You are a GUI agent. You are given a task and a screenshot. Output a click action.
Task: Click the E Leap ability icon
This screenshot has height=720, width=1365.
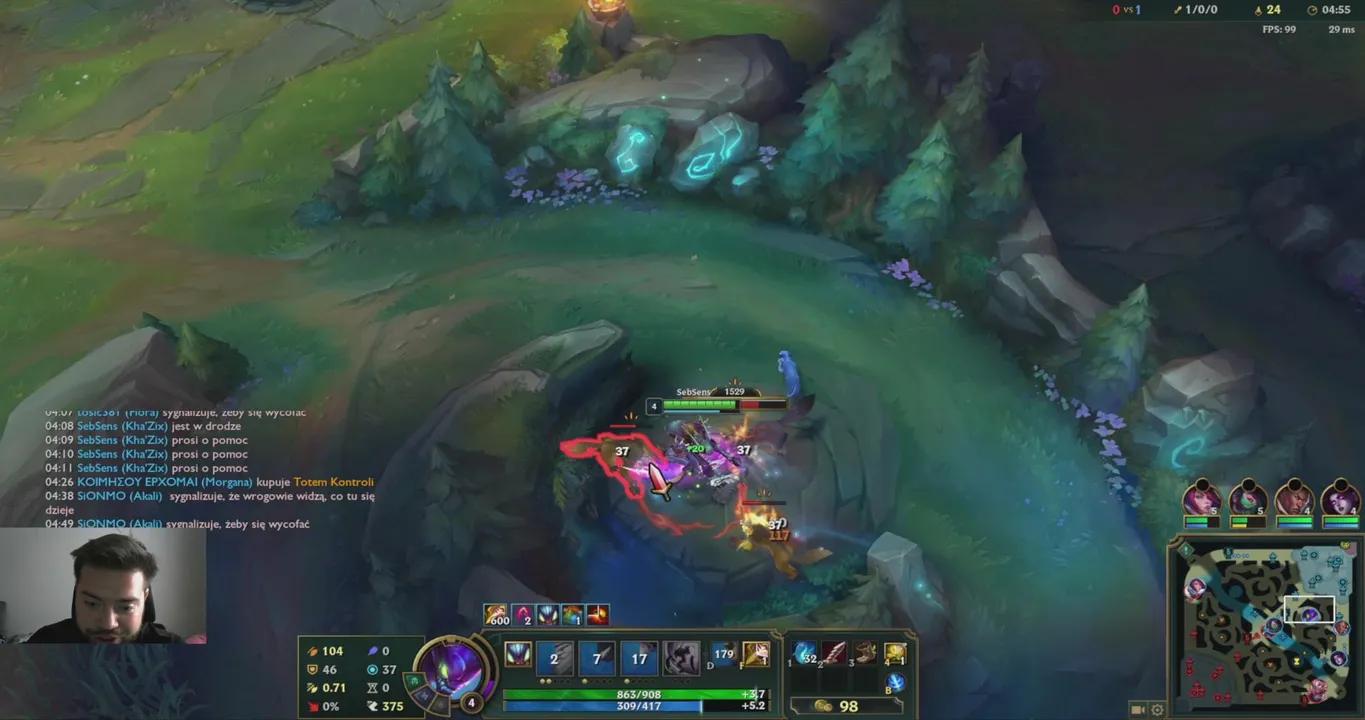click(638, 657)
